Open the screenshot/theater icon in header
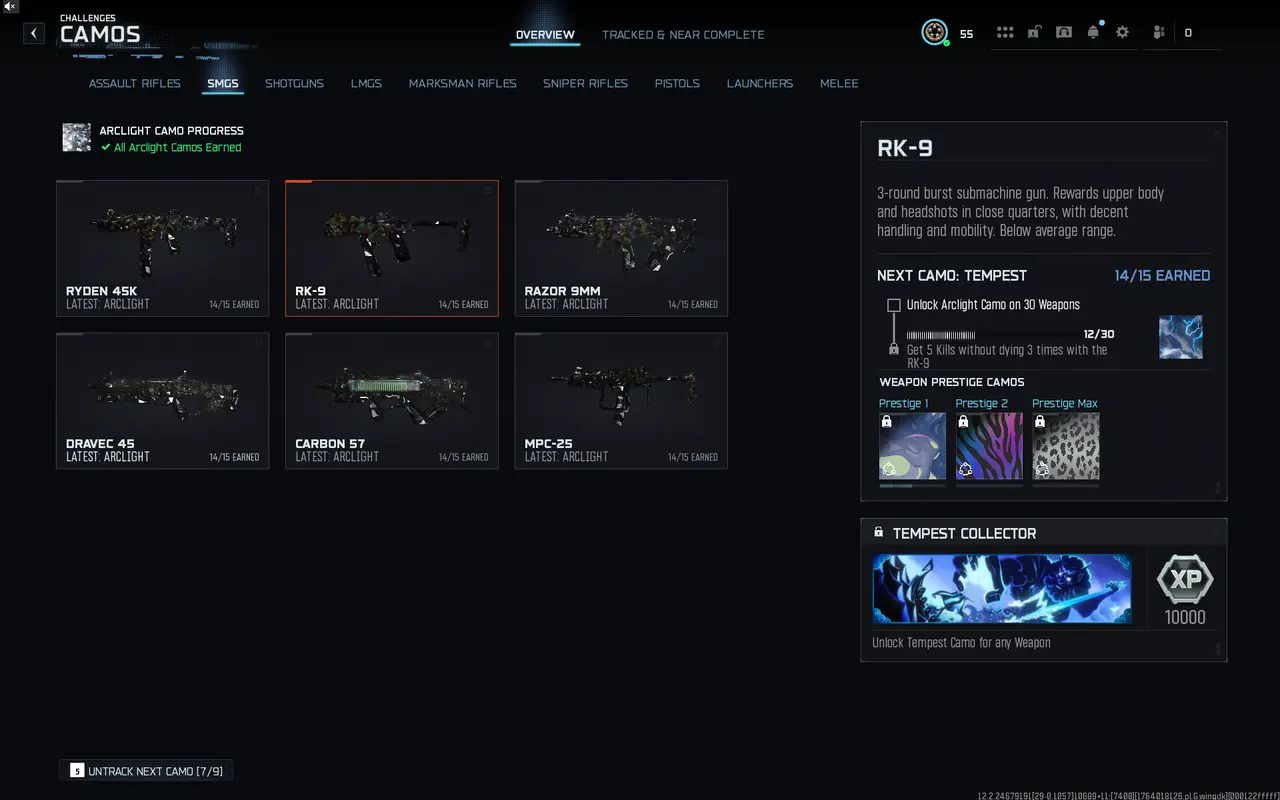The height and width of the screenshot is (800, 1280). pos(1063,31)
